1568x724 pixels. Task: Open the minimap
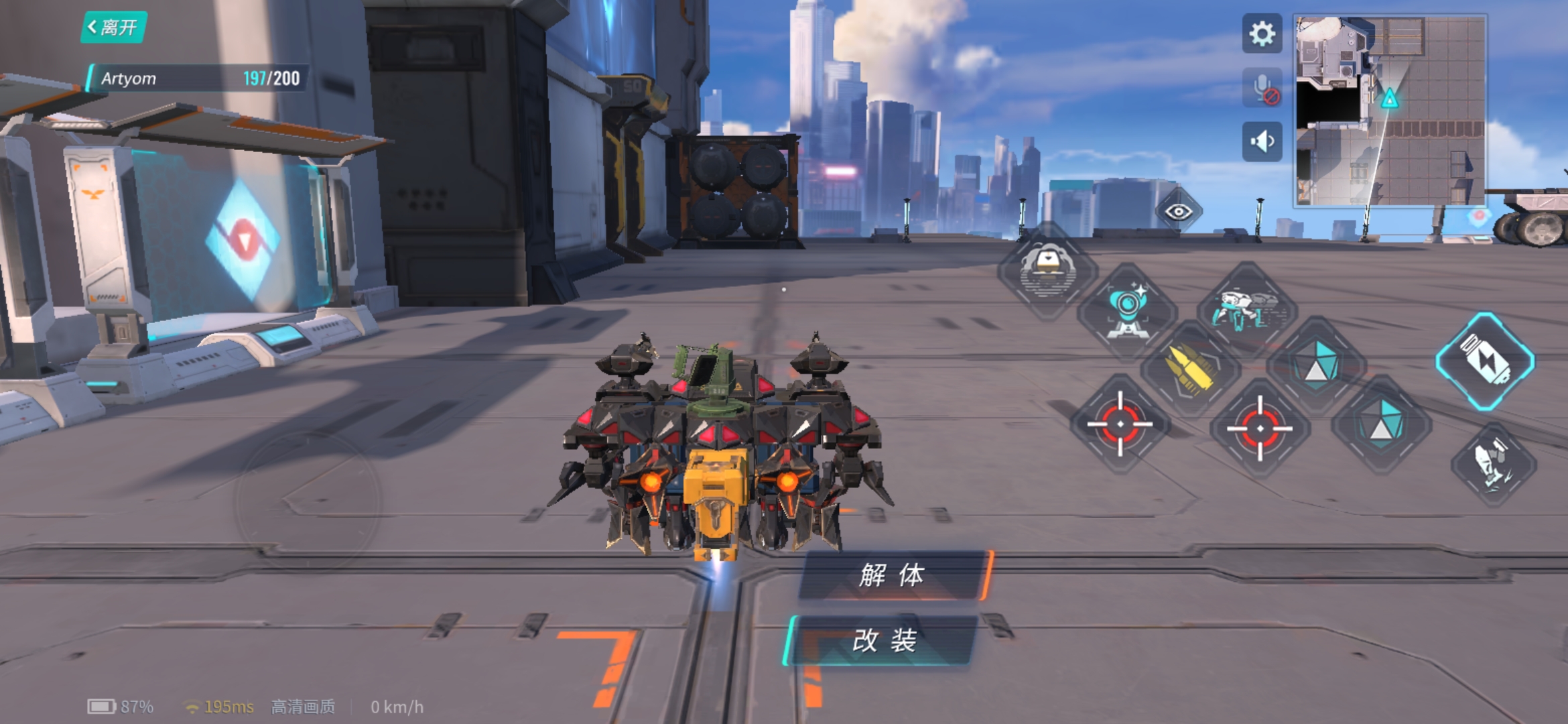(x=1390, y=111)
